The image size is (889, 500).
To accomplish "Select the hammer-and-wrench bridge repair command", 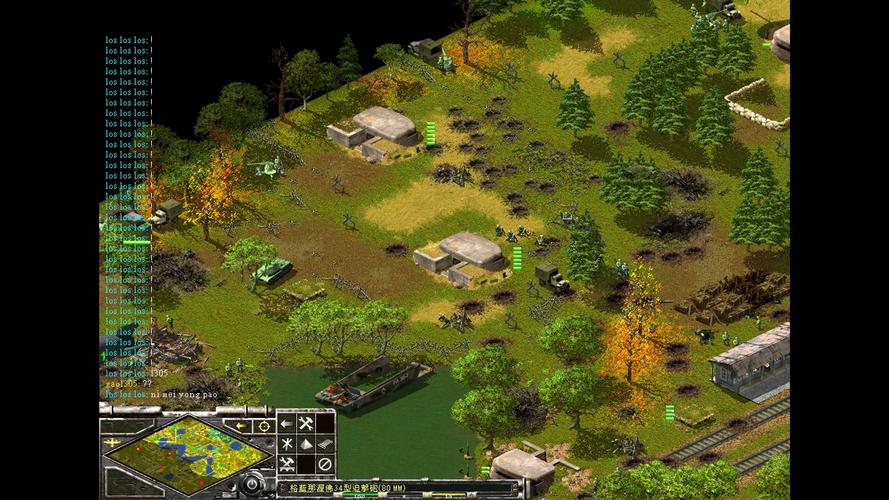I will (x=287, y=464).
